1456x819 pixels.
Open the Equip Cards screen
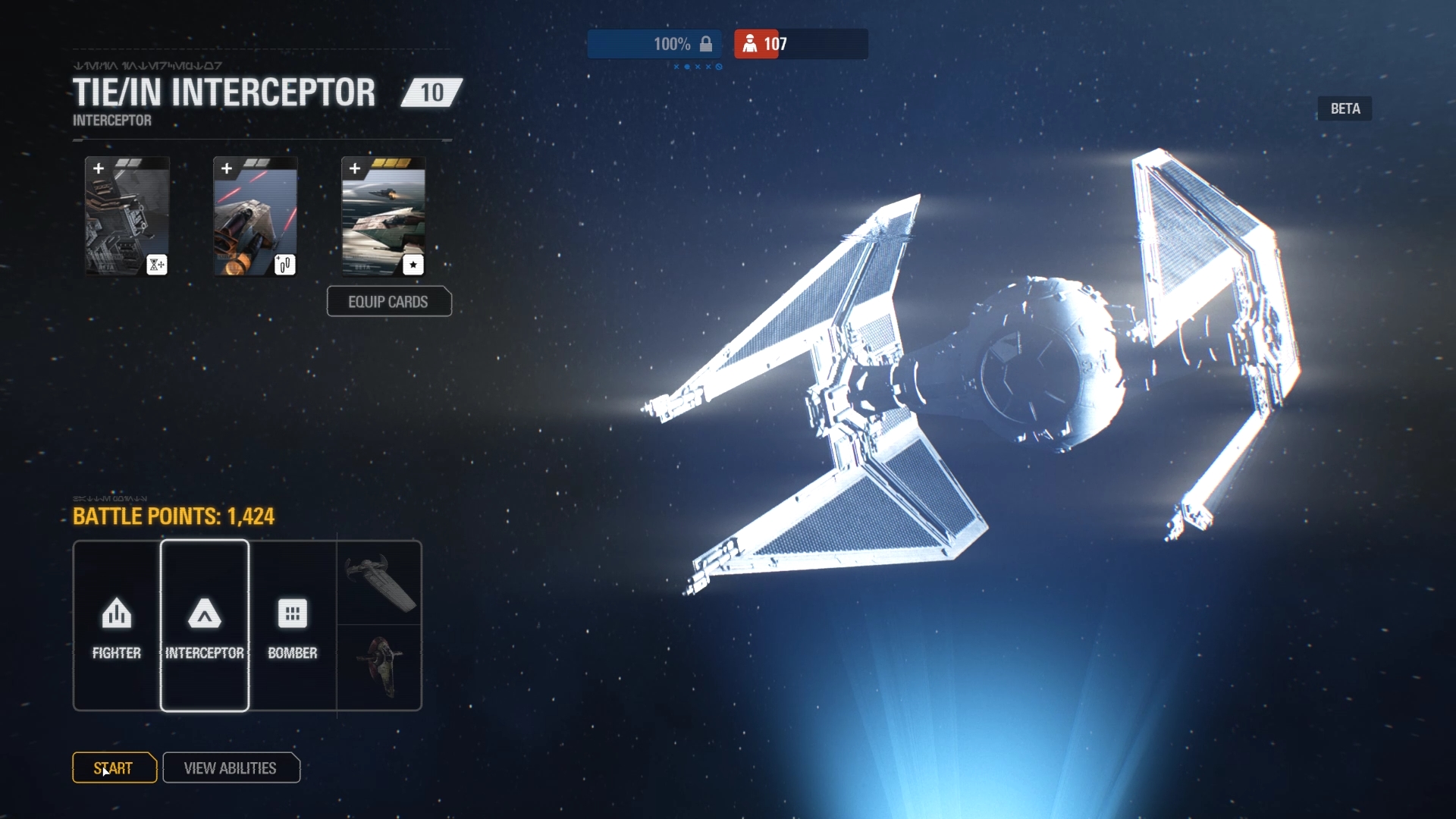389,302
